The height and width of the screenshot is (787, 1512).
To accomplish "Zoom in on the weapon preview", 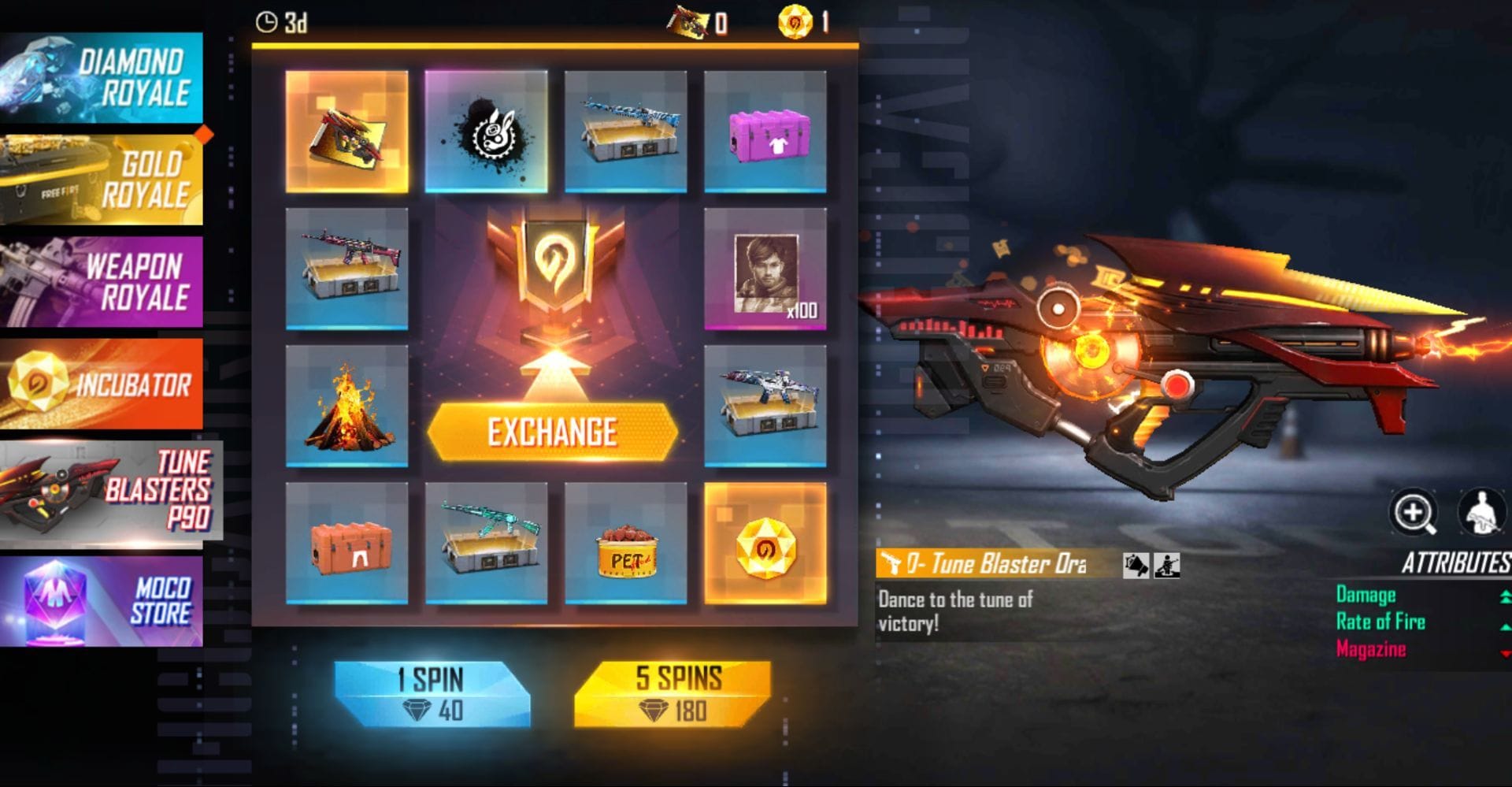I will point(1413,513).
